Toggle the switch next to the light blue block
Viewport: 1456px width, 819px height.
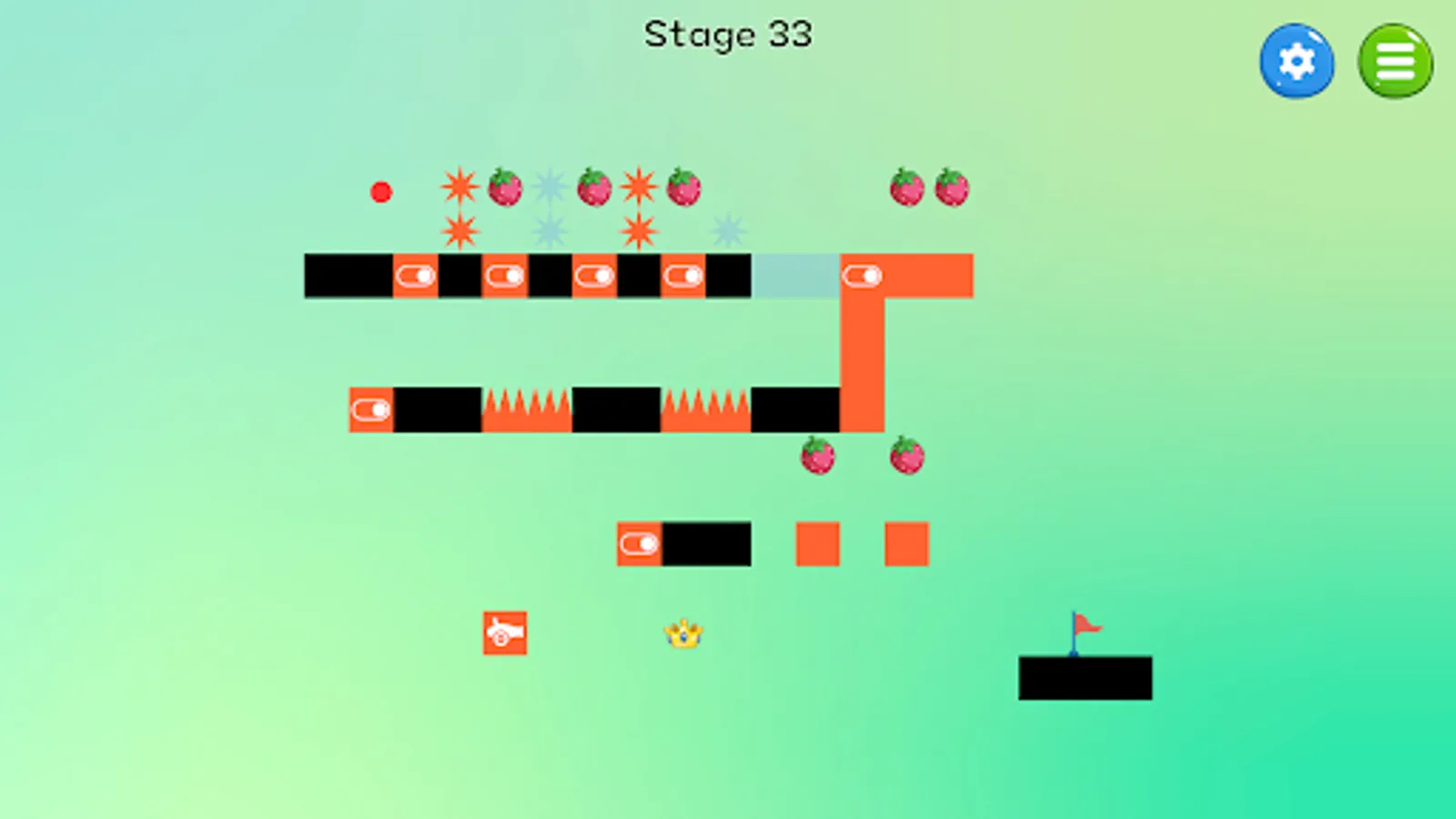(863, 274)
